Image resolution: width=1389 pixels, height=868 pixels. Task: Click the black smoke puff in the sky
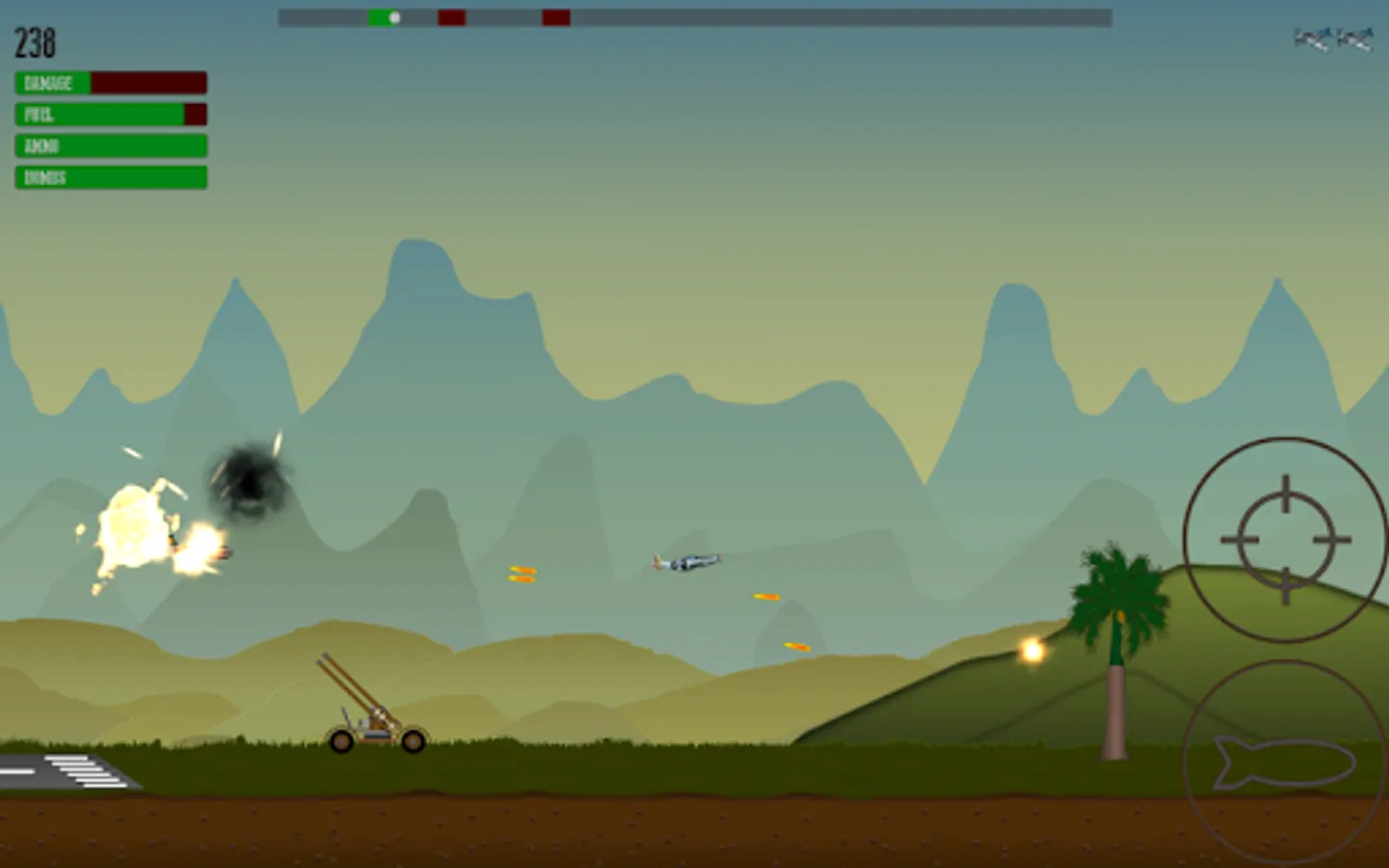click(x=246, y=477)
